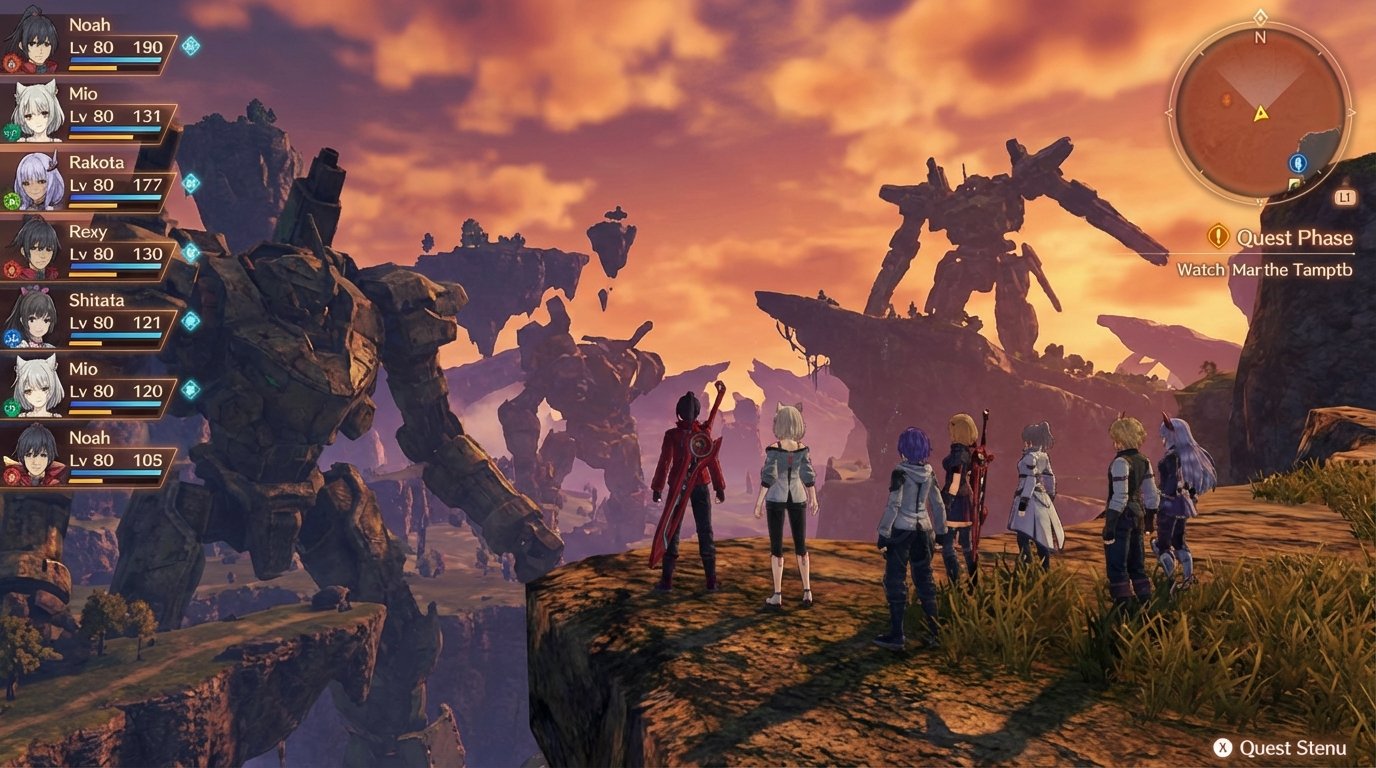Click the Quest Phase exclamation icon
The width and height of the screenshot is (1376, 768).
pyautogui.click(x=1218, y=238)
